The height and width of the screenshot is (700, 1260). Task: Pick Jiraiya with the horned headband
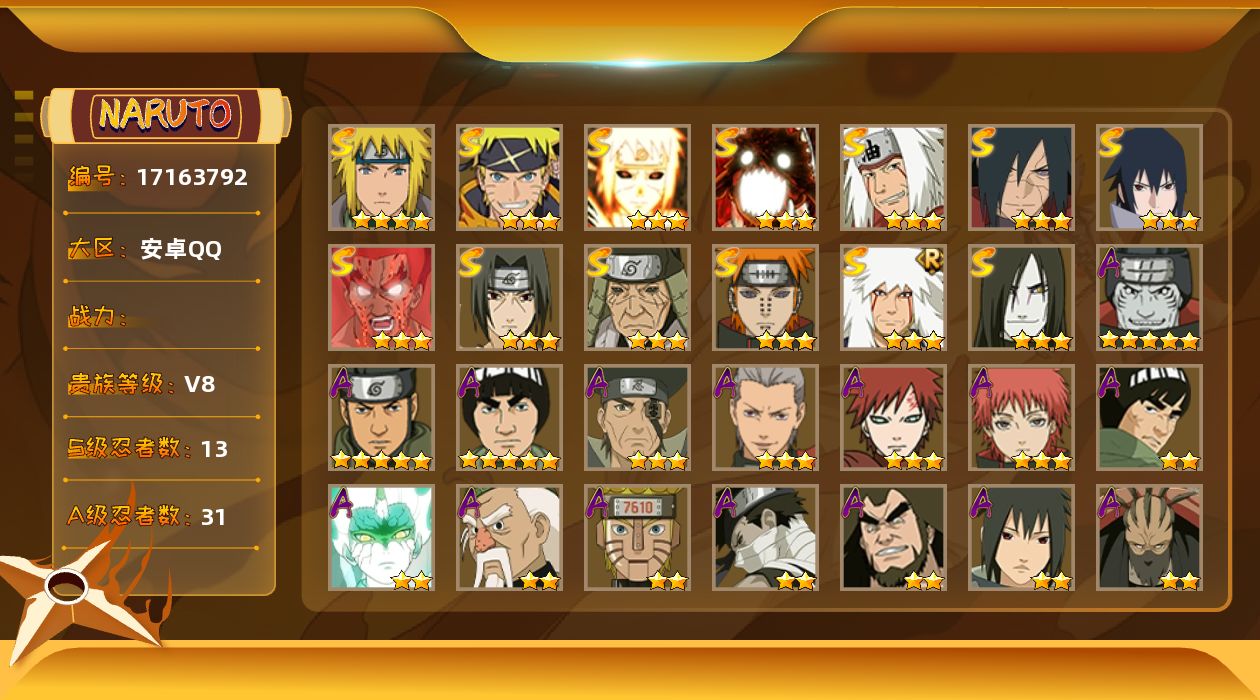[x=893, y=177]
